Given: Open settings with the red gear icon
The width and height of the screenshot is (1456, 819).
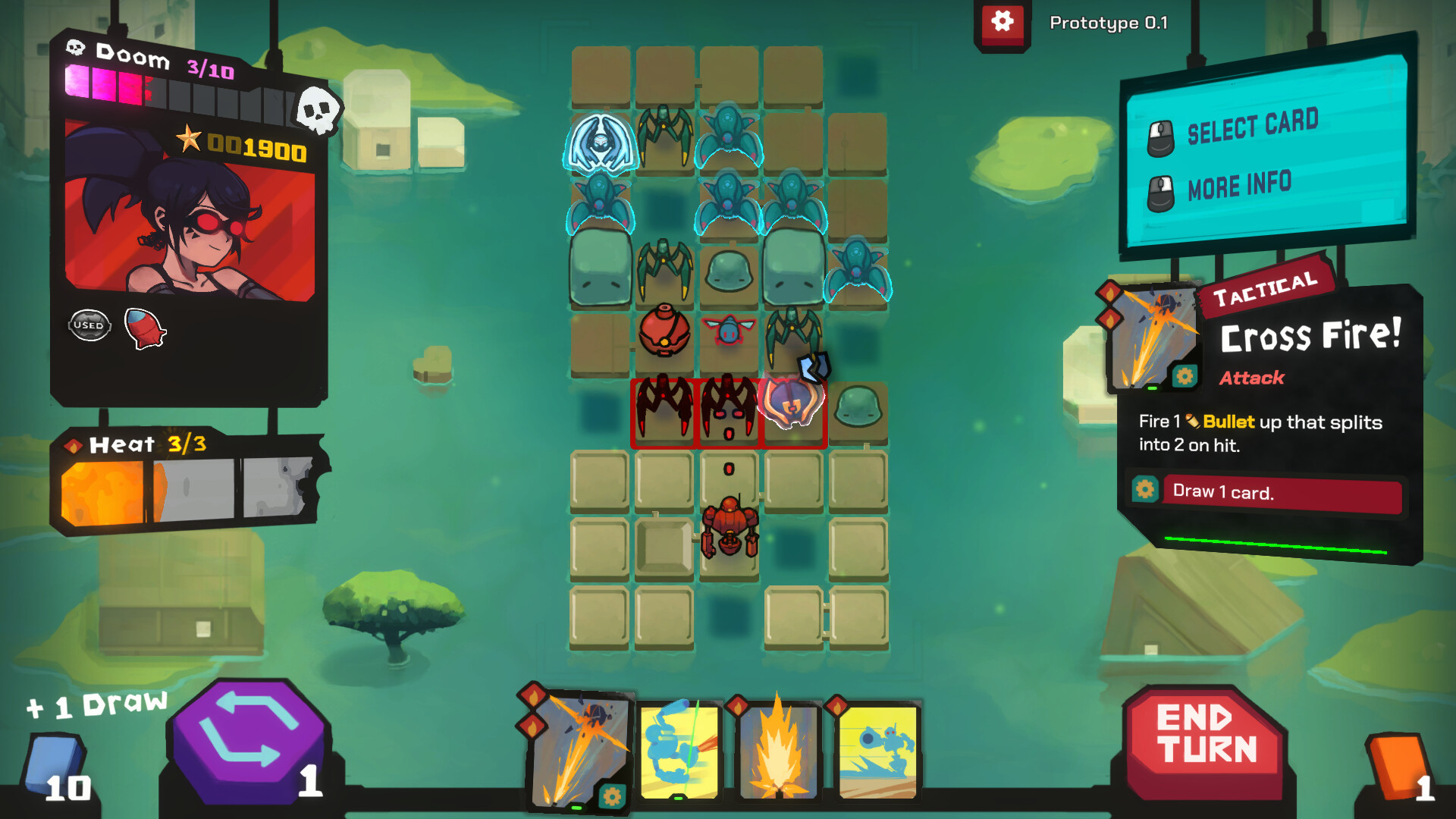Looking at the screenshot, I should [1003, 22].
